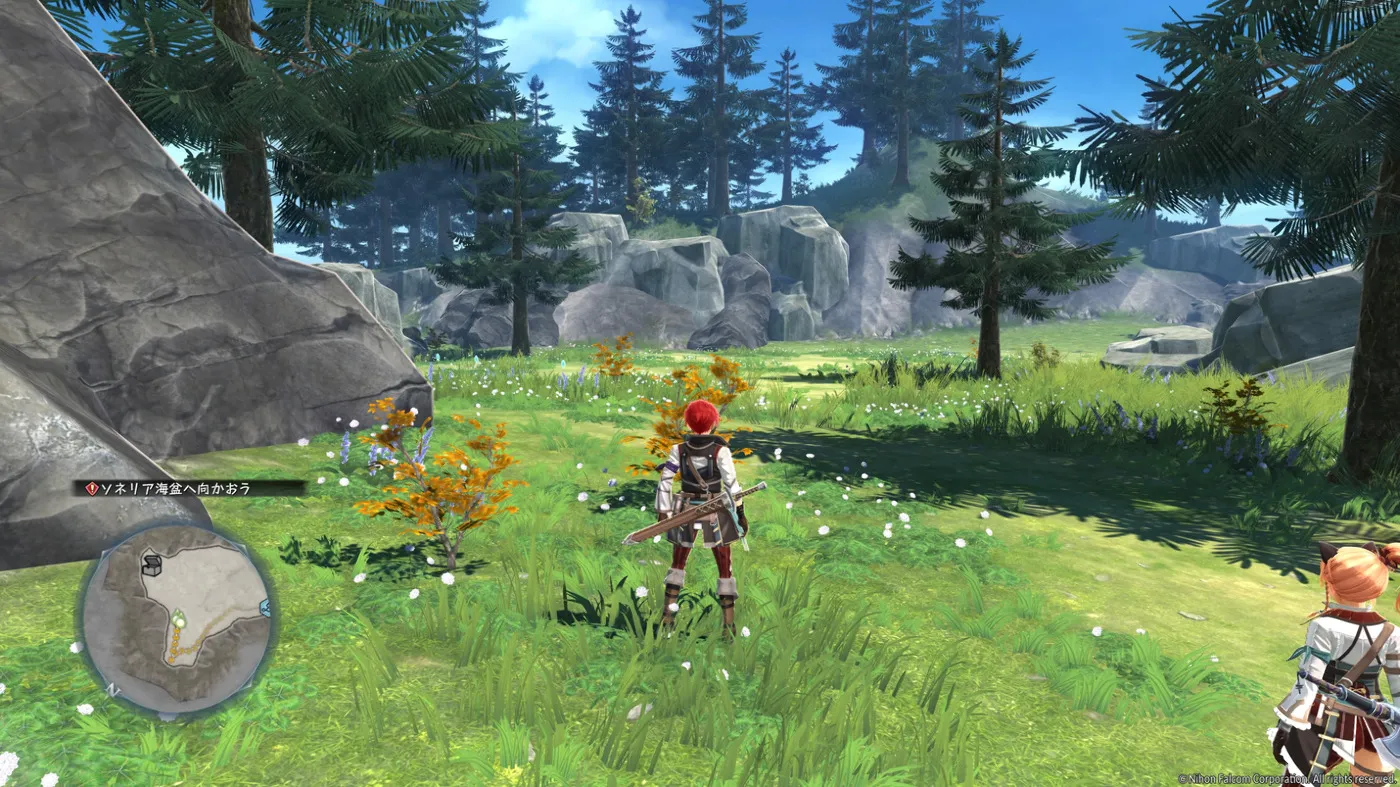
Task: Open the circular minimap
Action: coord(176,620)
